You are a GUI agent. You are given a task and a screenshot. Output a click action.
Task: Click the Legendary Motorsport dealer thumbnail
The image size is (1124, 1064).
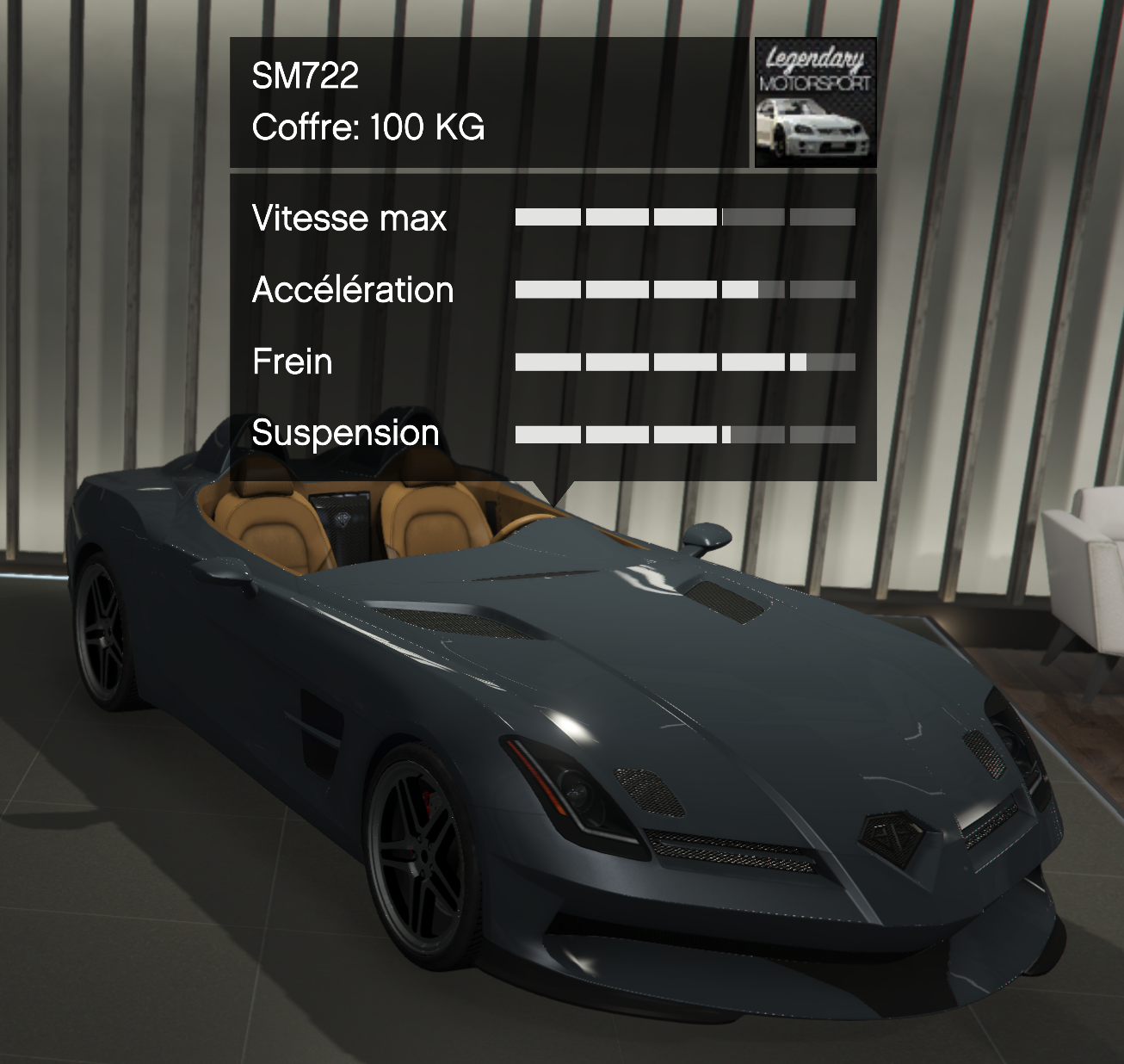[x=814, y=102]
